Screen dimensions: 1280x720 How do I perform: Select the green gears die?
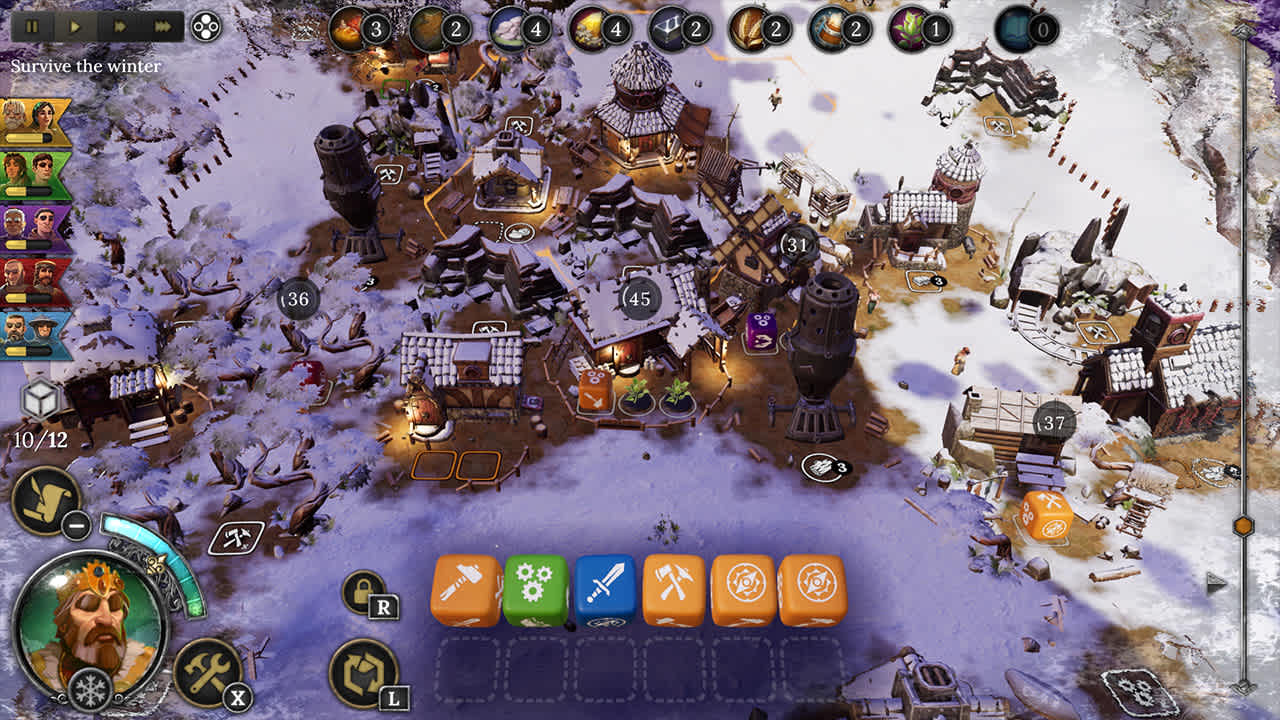pos(535,590)
